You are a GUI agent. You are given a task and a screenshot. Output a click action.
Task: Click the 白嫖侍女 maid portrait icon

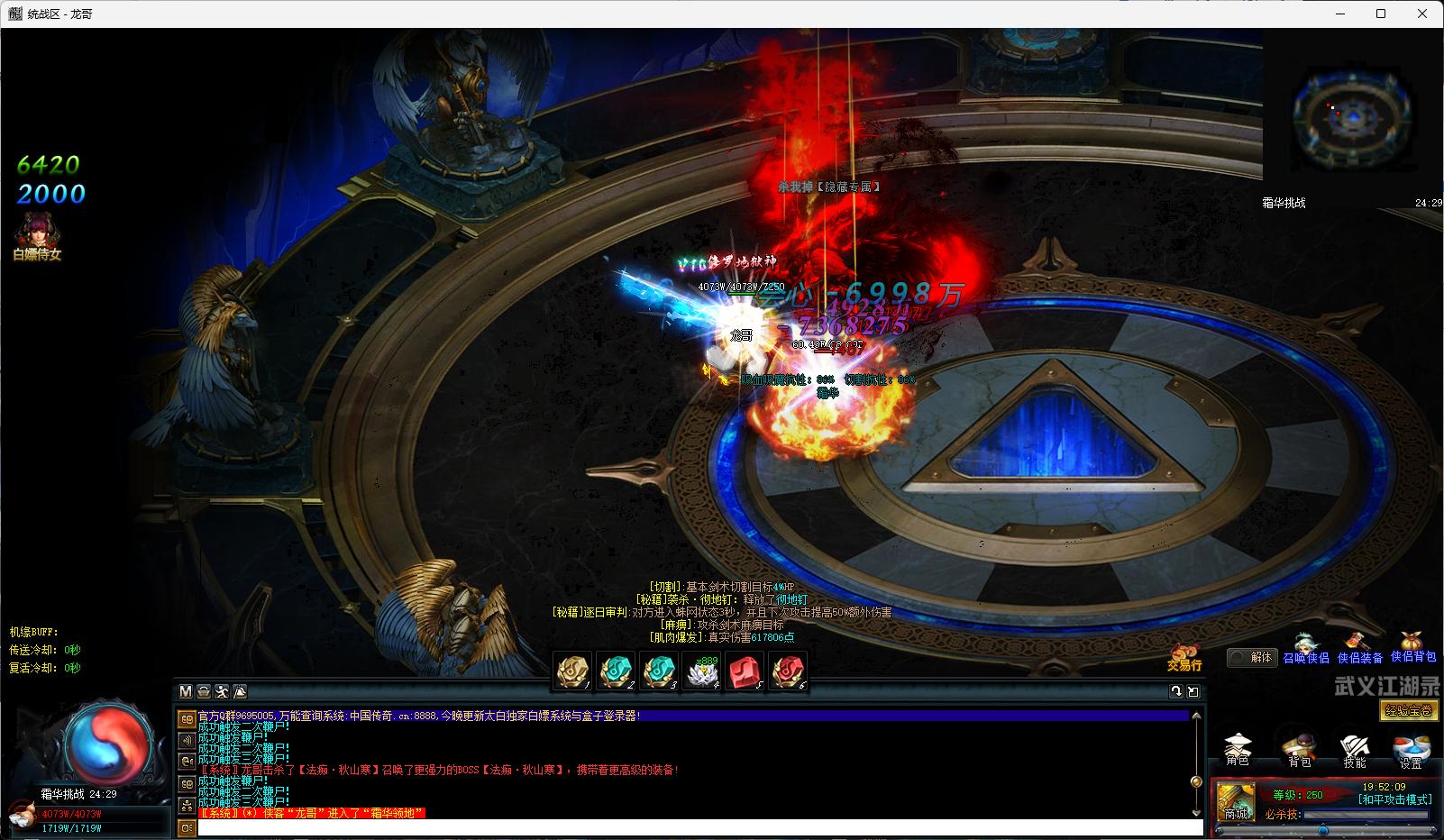pyautogui.click(x=37, y=232)
